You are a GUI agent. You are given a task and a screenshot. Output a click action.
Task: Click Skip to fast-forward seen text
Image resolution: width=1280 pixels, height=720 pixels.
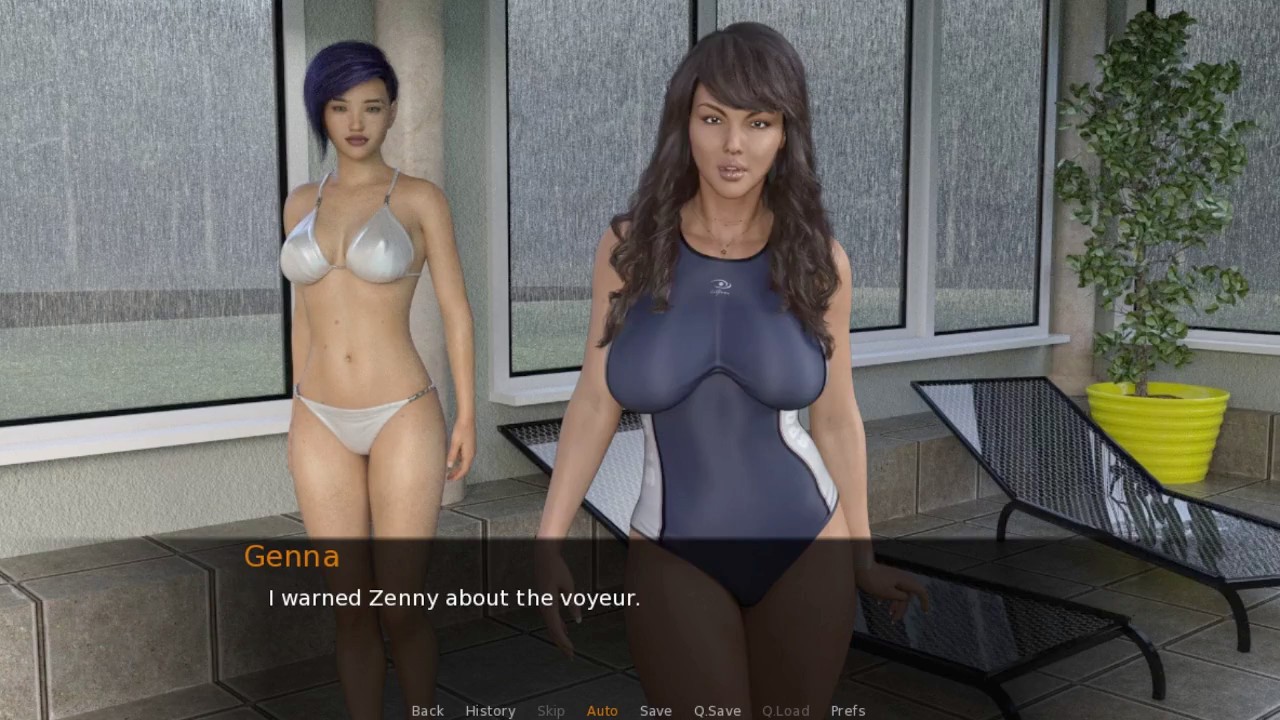point(550,710)
